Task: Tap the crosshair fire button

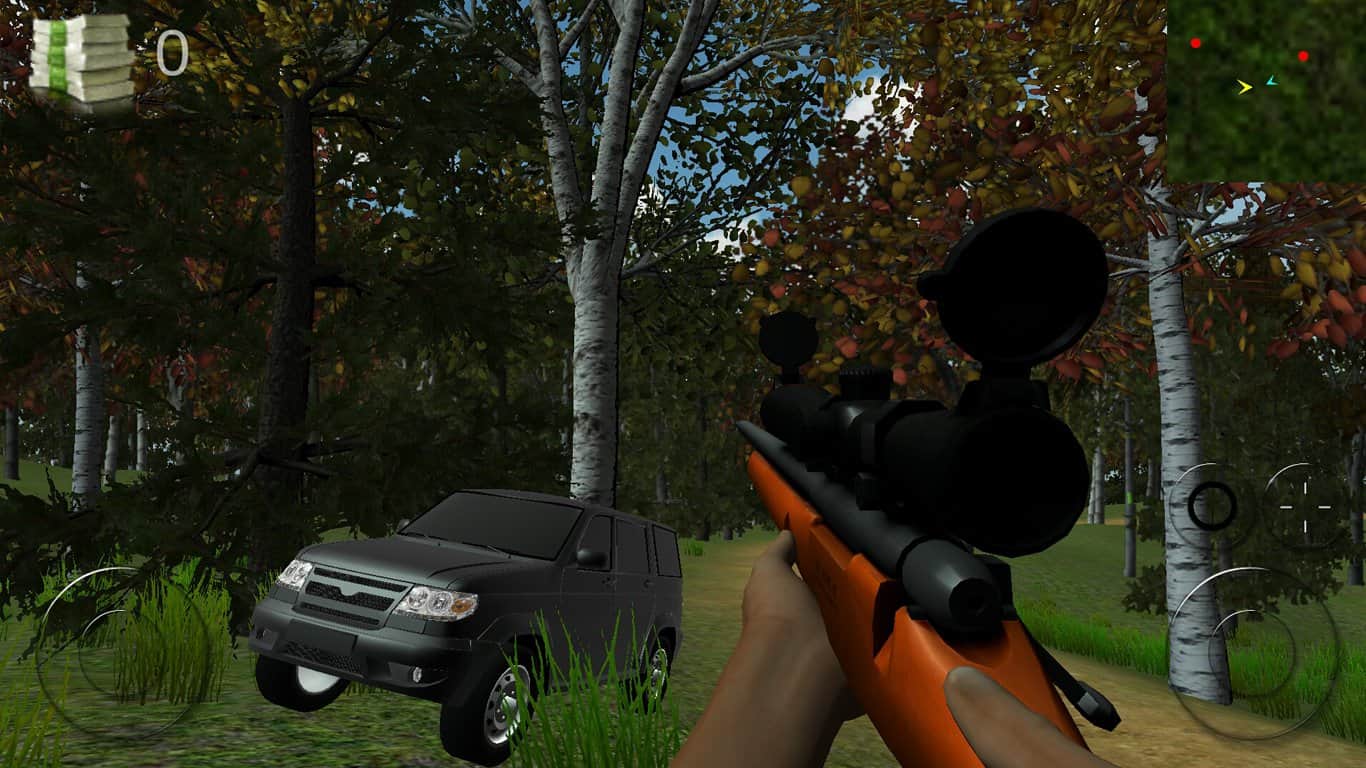Action: point(1306,507)
